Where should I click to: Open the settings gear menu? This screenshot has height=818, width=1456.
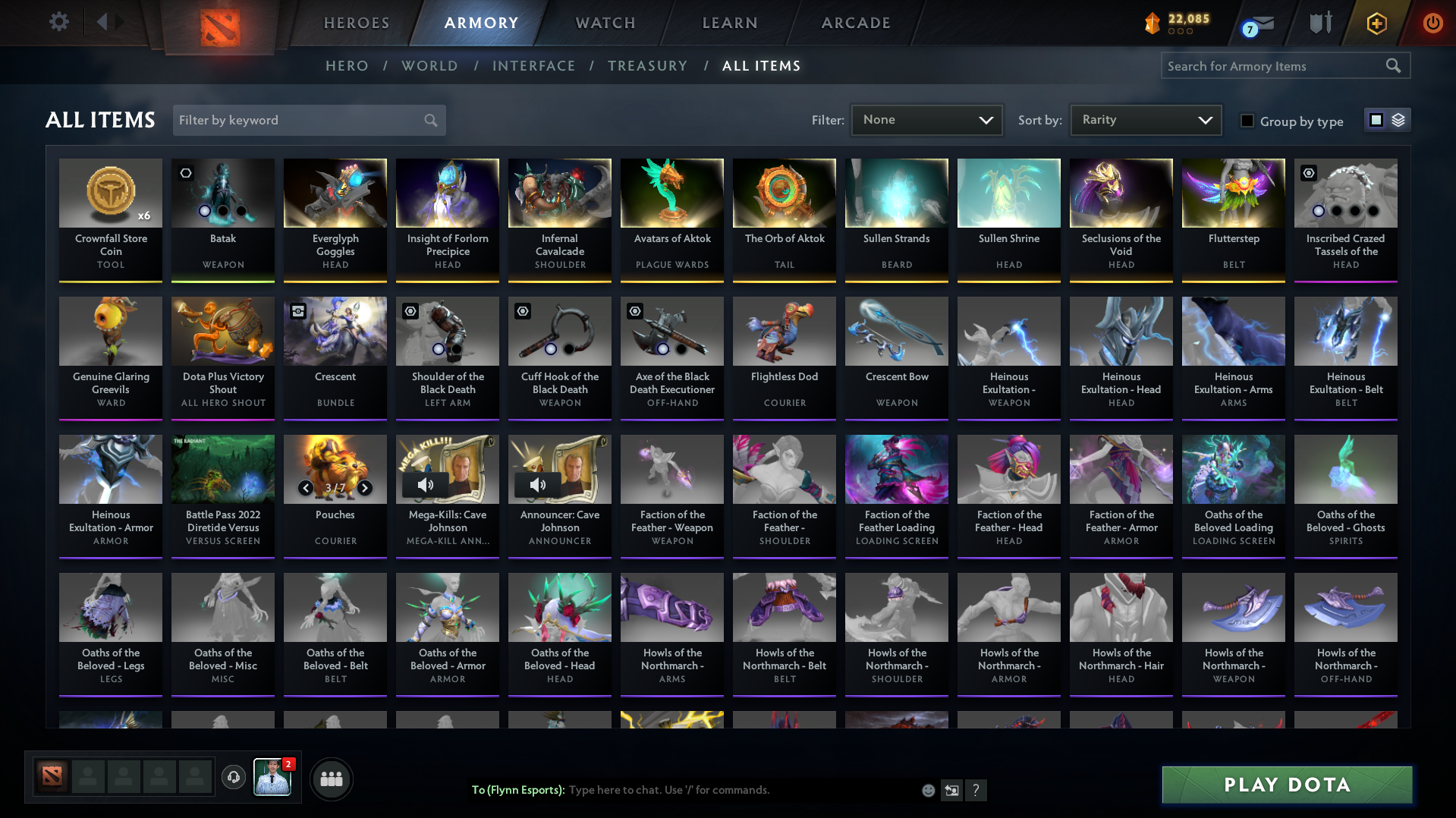(58, 22)
